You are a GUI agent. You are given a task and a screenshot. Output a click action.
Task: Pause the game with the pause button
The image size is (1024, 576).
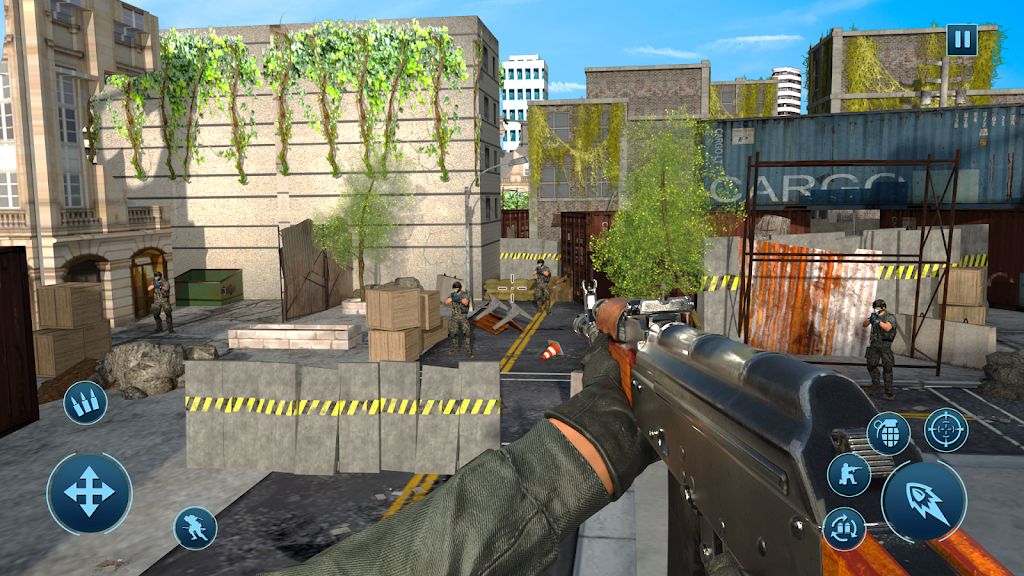961,41
